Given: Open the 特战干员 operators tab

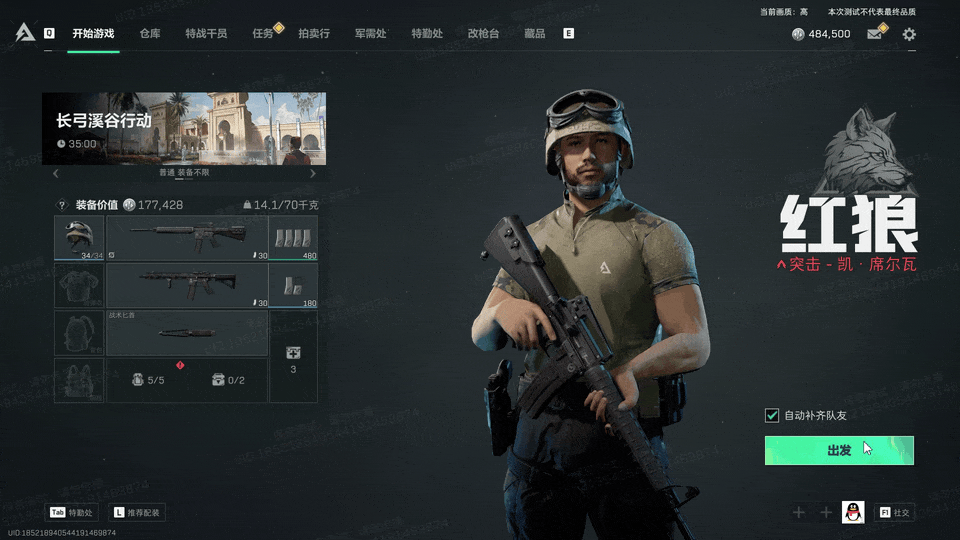Looking at the screenshot, I should [206, 33].
